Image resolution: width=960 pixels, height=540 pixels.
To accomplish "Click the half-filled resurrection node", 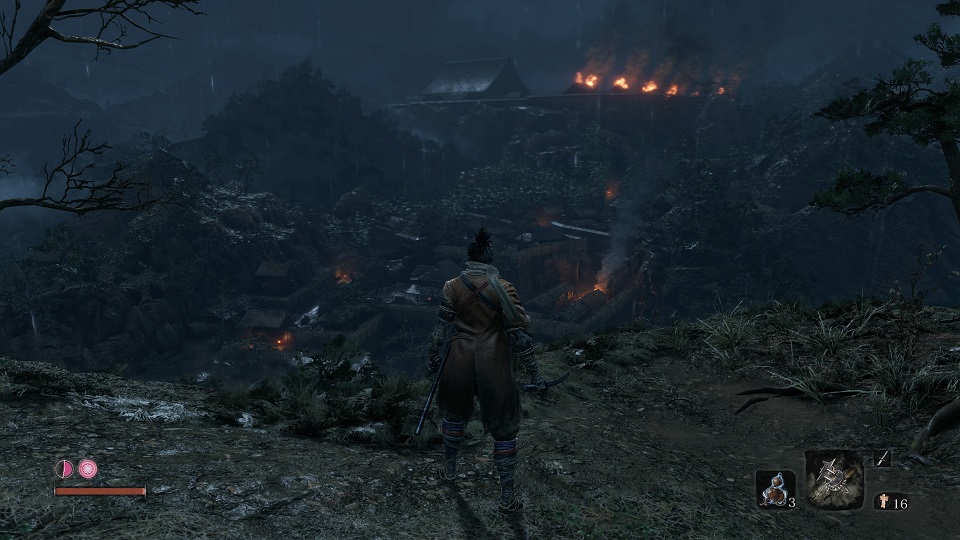I will tap(64, 468).
